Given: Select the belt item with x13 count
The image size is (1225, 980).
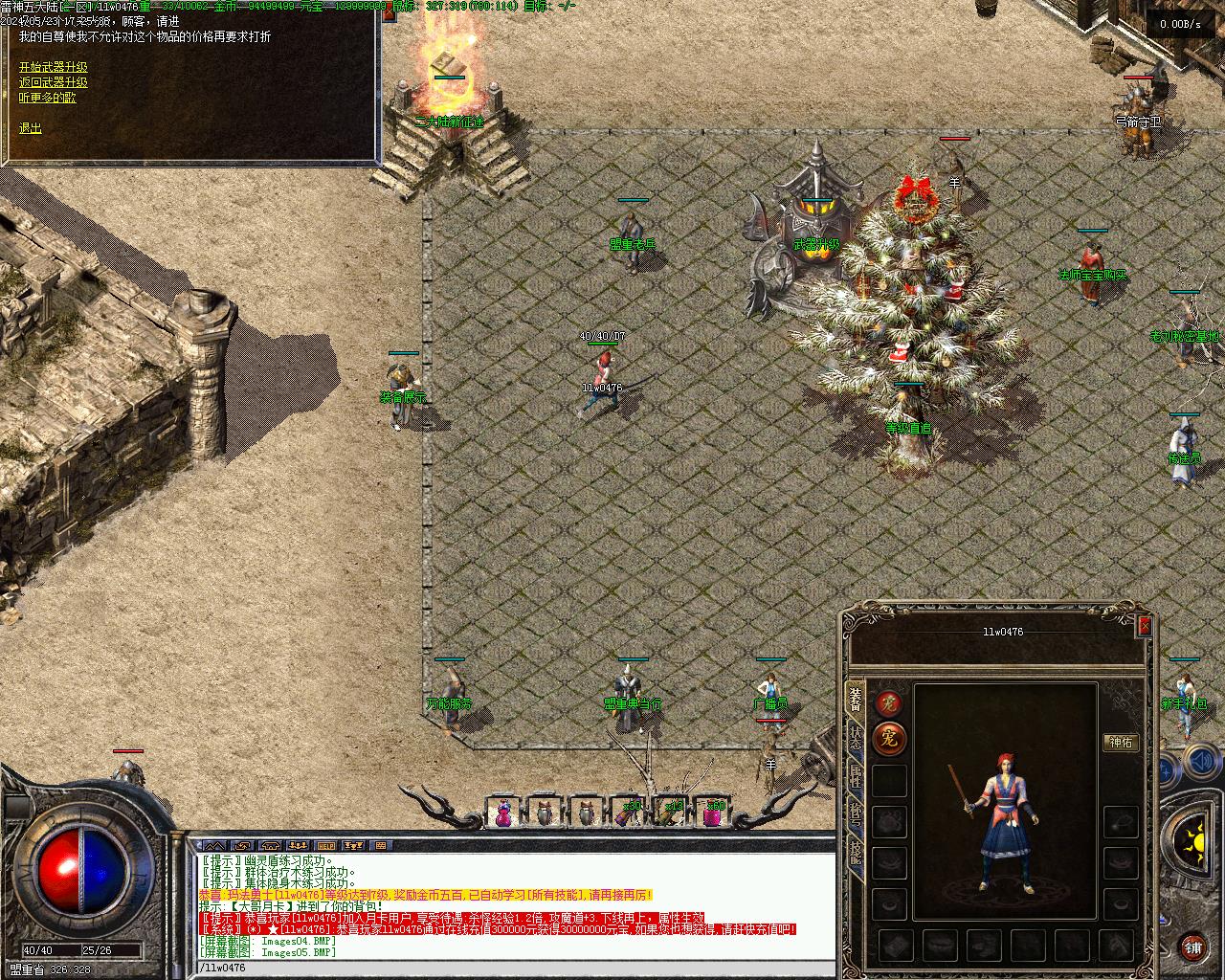Looking at the screenshot, I should click(x=671, y=813).
